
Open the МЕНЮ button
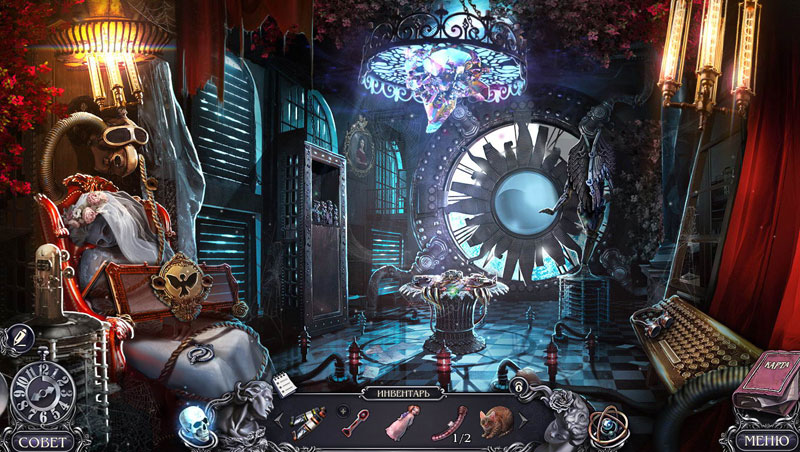point(762,439)
